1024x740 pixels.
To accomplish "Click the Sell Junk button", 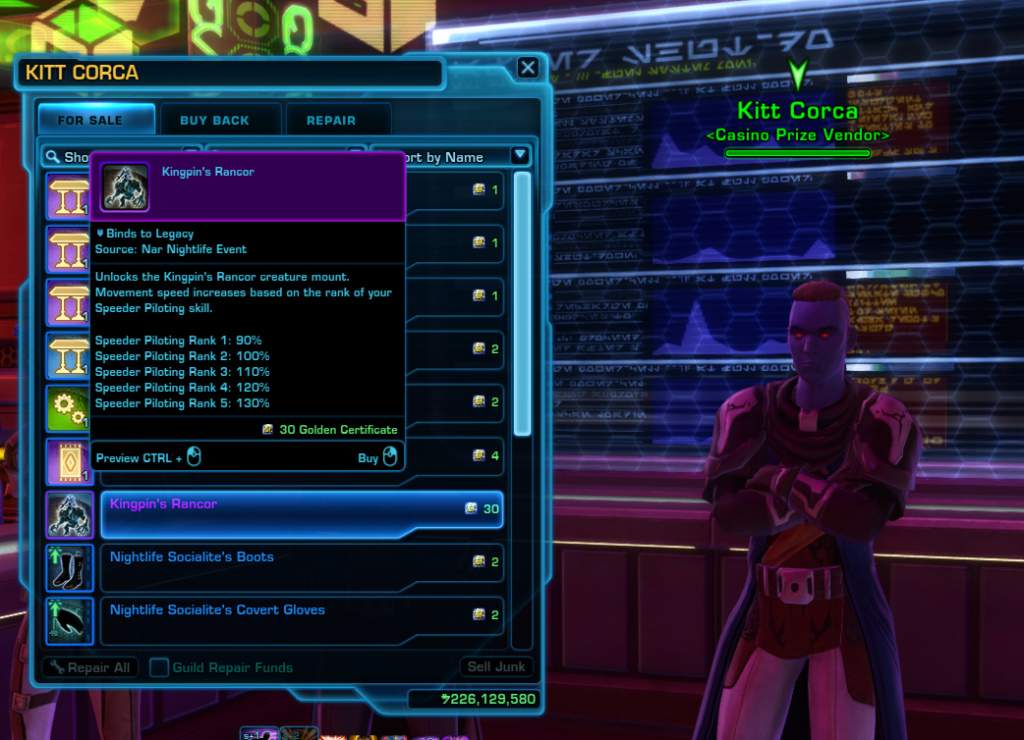I will coord(498,667).
